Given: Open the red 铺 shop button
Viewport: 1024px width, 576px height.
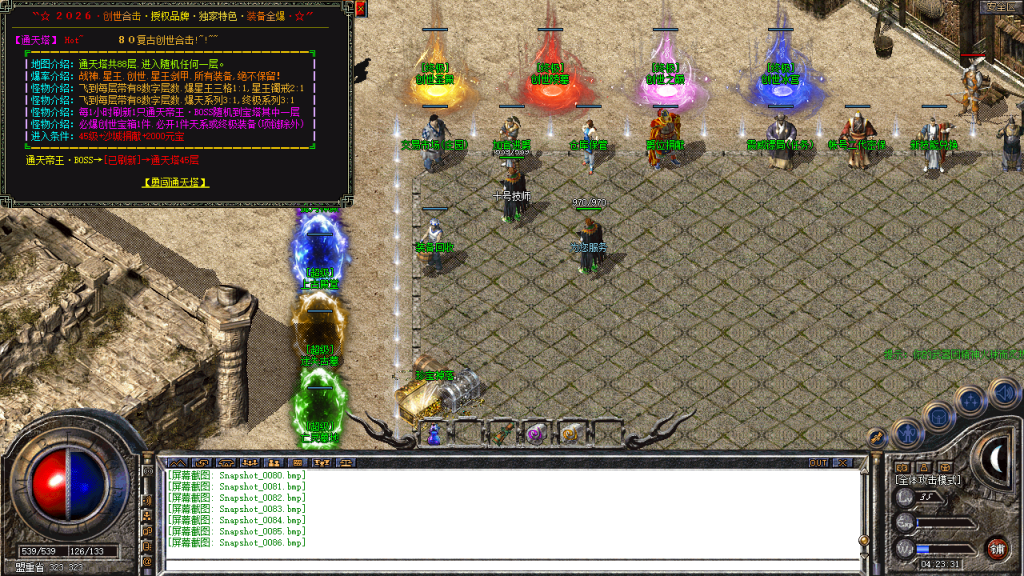Looking at the screenshot, I should [x=996, y=547].
